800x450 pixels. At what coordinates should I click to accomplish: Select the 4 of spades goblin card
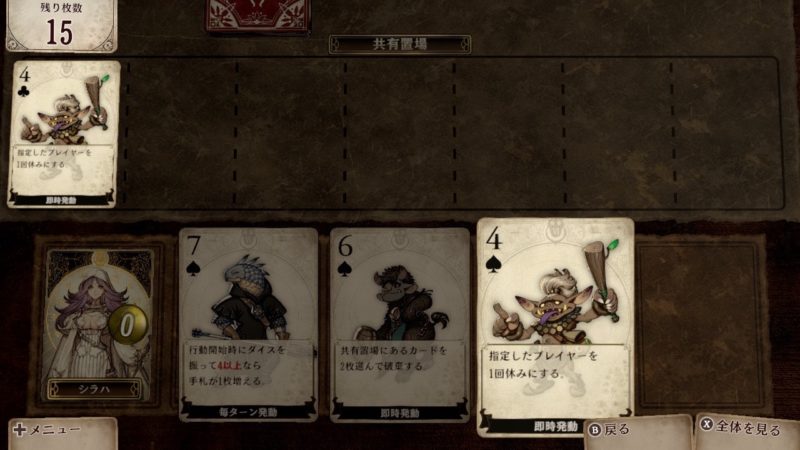[x=555, y=325]
